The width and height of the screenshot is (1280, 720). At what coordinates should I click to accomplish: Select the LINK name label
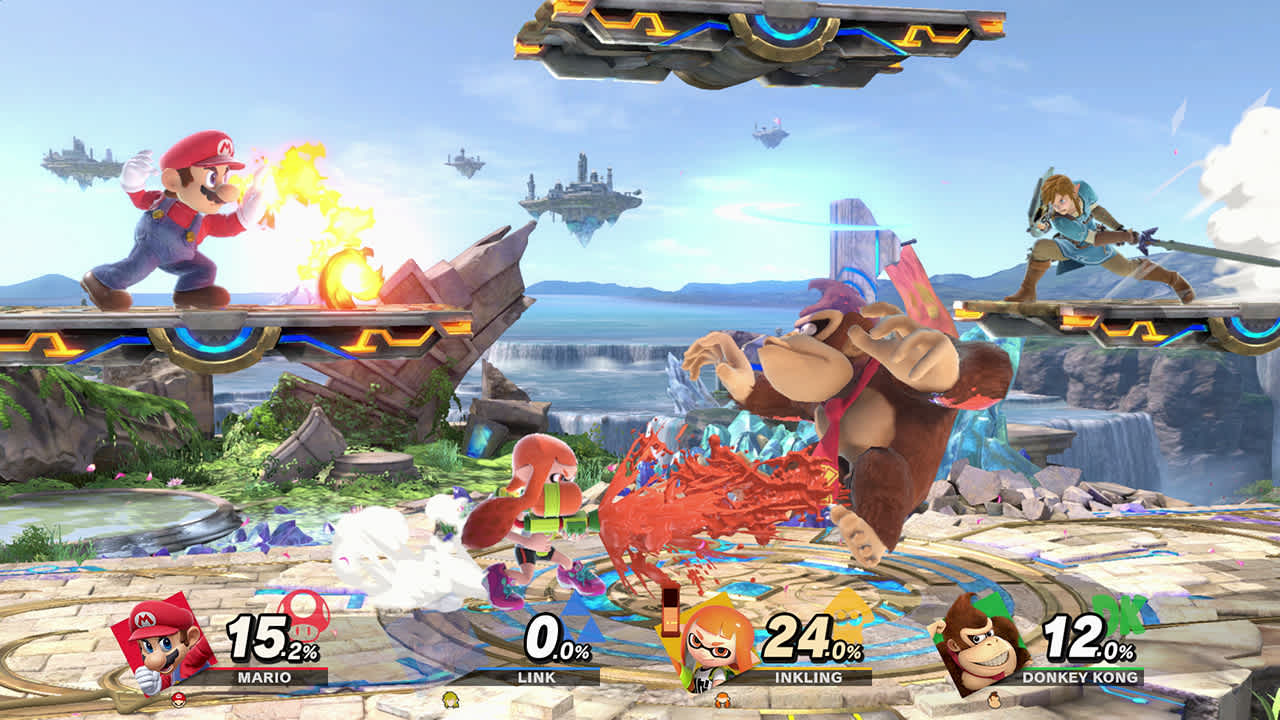[537, 678]
